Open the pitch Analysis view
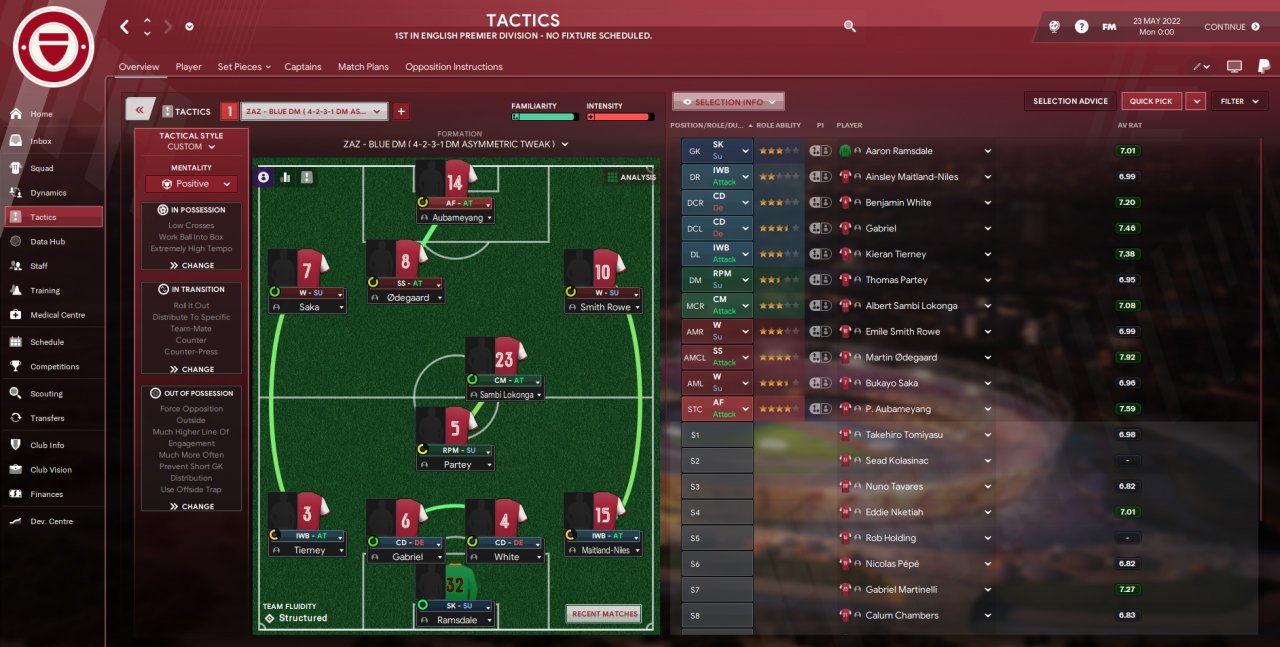The width and height of the screenshot is (1280, 647). 631,177
